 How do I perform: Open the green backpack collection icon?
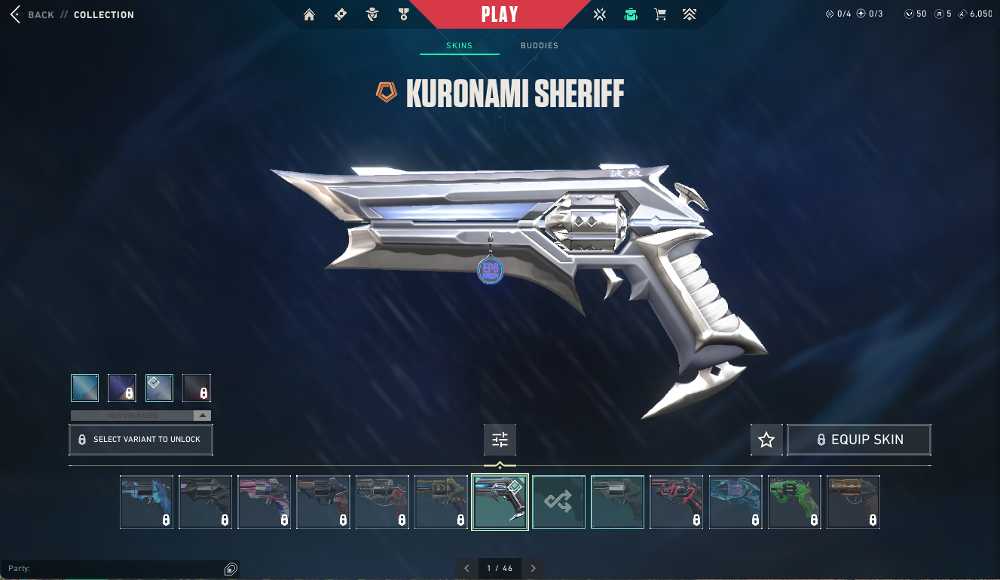click(x=630, y=15)
